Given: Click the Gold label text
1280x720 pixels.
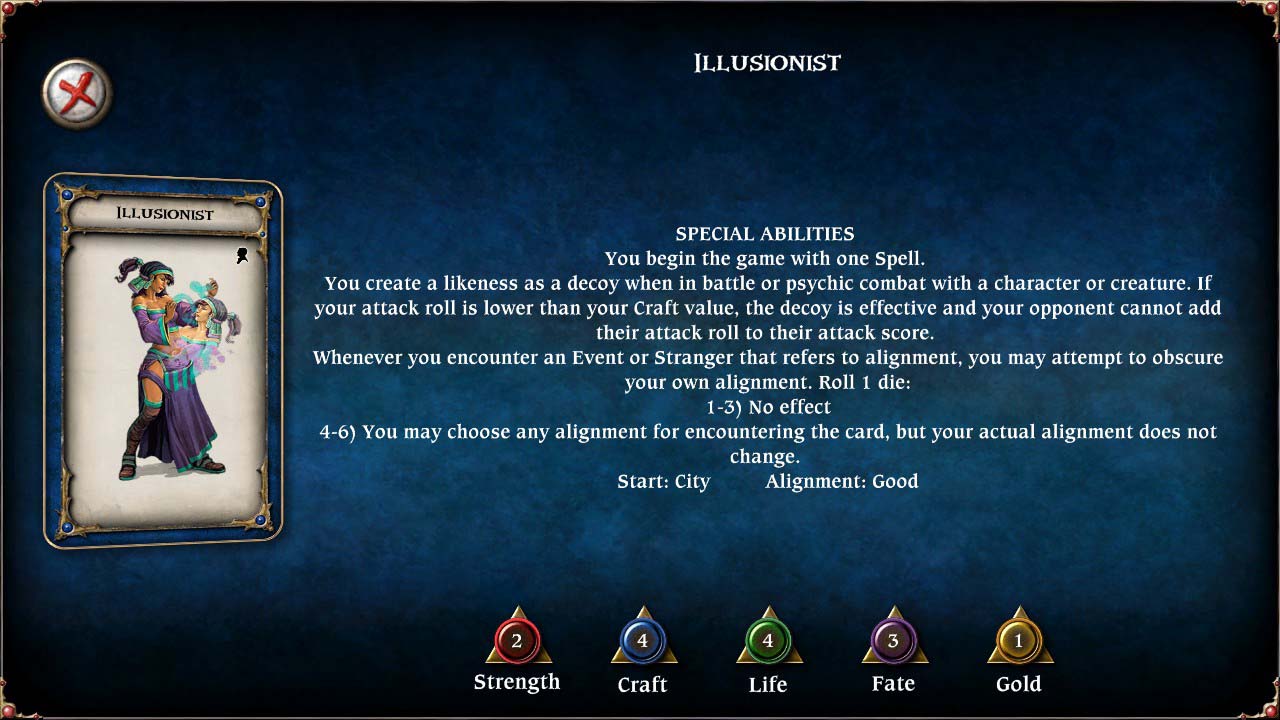Looking at the screenshot, I should point(1019,684).
